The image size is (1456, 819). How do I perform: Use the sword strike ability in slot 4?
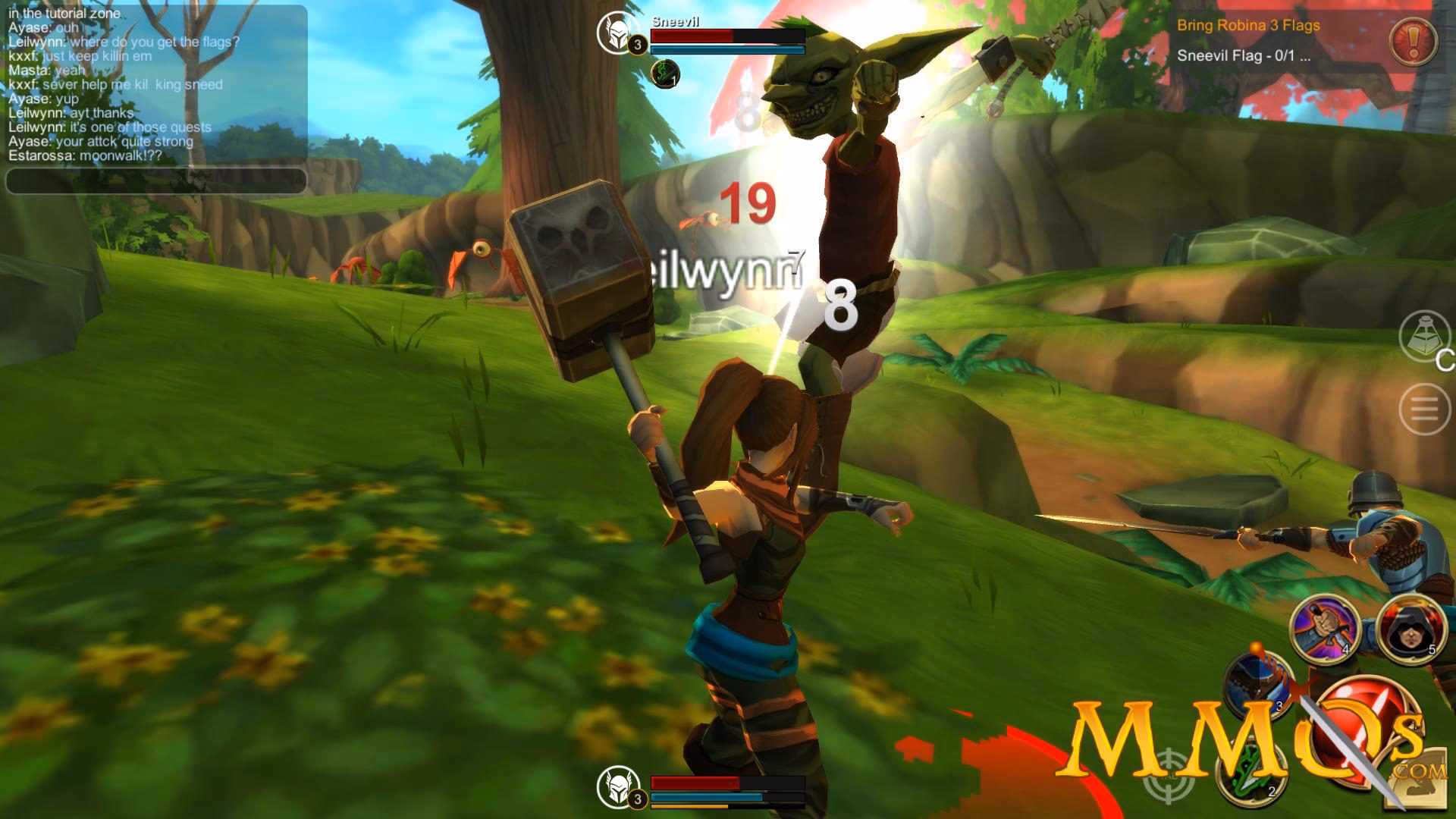[1325, 629]
